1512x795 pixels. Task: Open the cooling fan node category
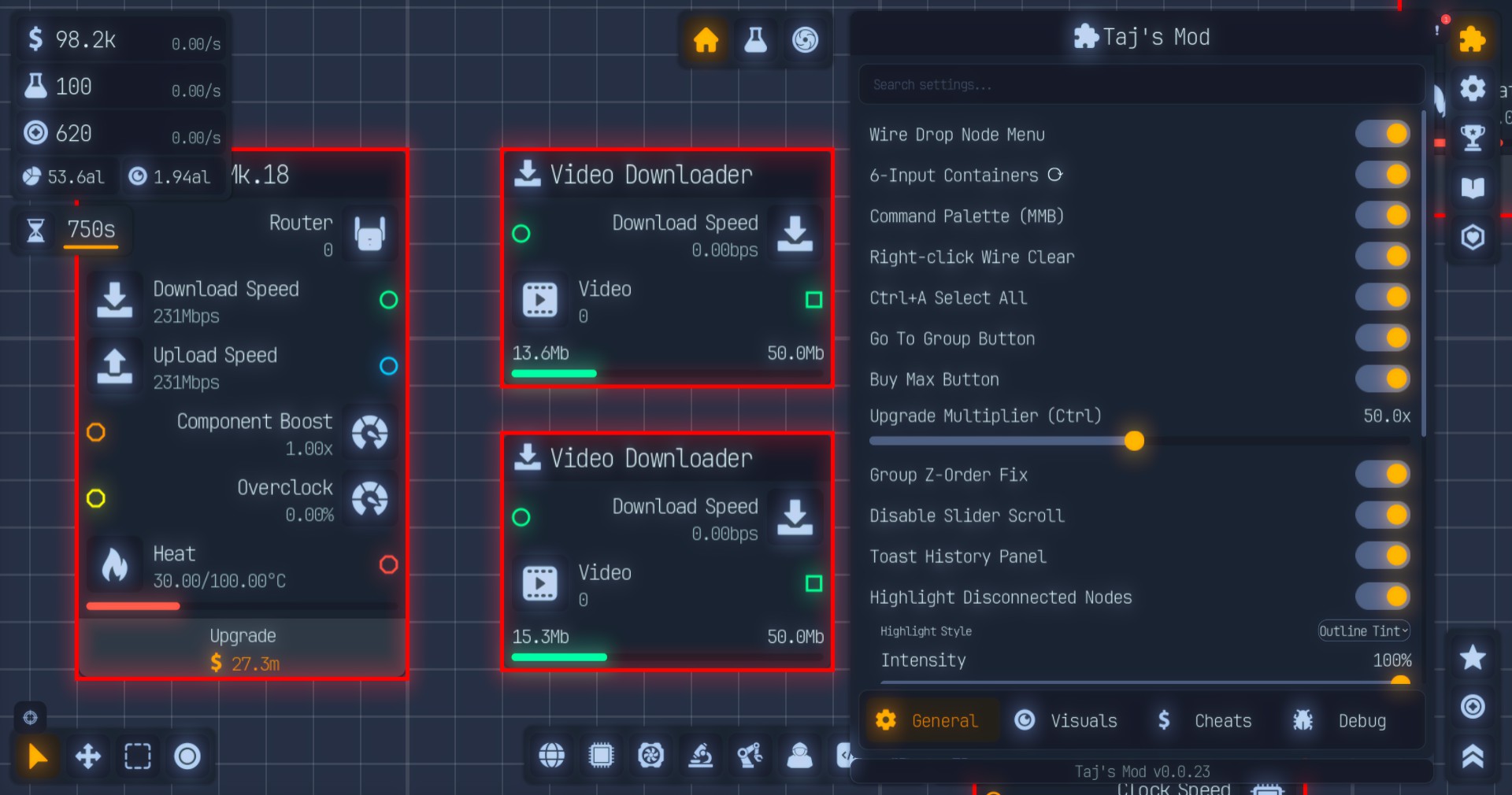pyautogui.click(x=650, y=756)
